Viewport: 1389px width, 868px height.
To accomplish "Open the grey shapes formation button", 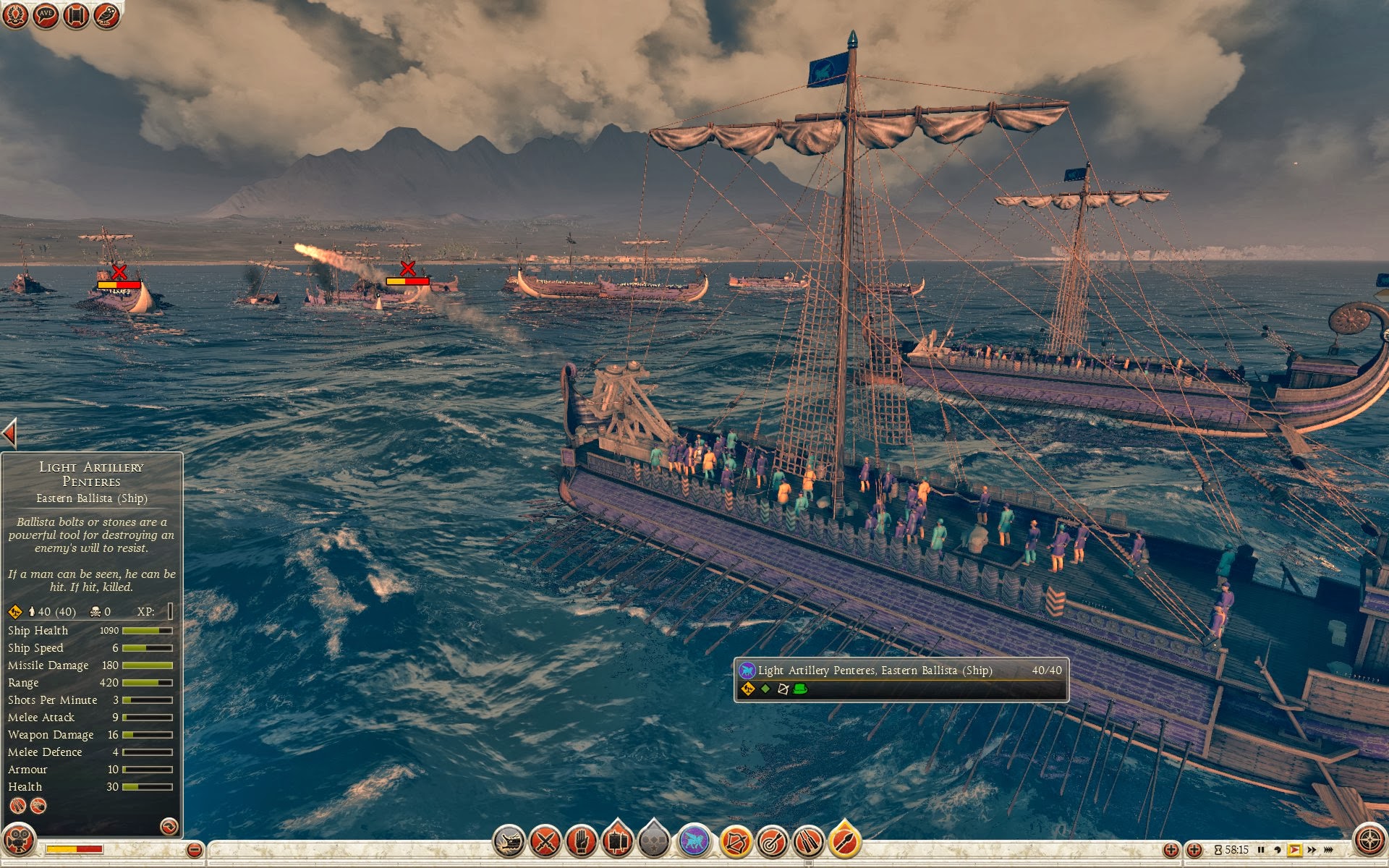I will 653,842.
